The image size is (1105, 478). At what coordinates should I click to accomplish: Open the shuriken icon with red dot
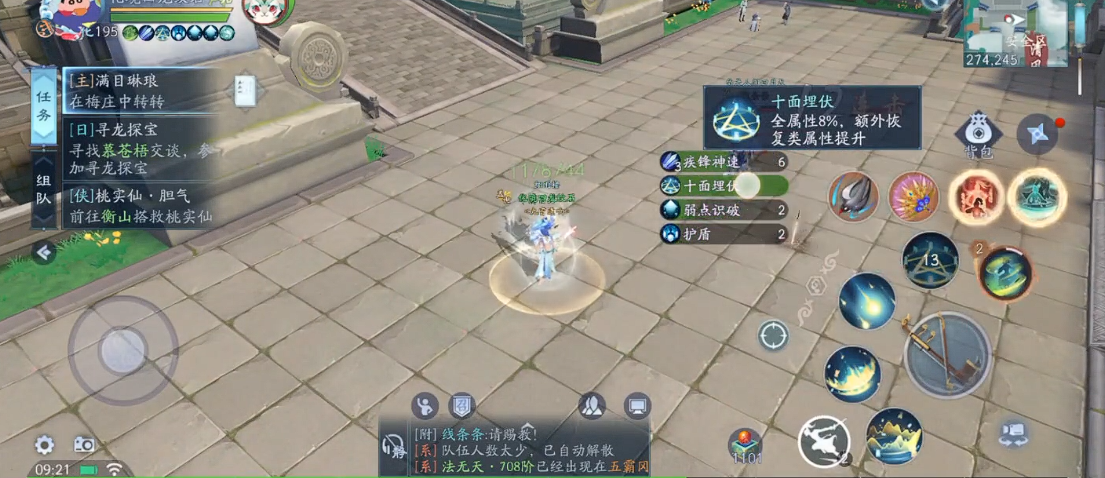(x=1037, y=135)
